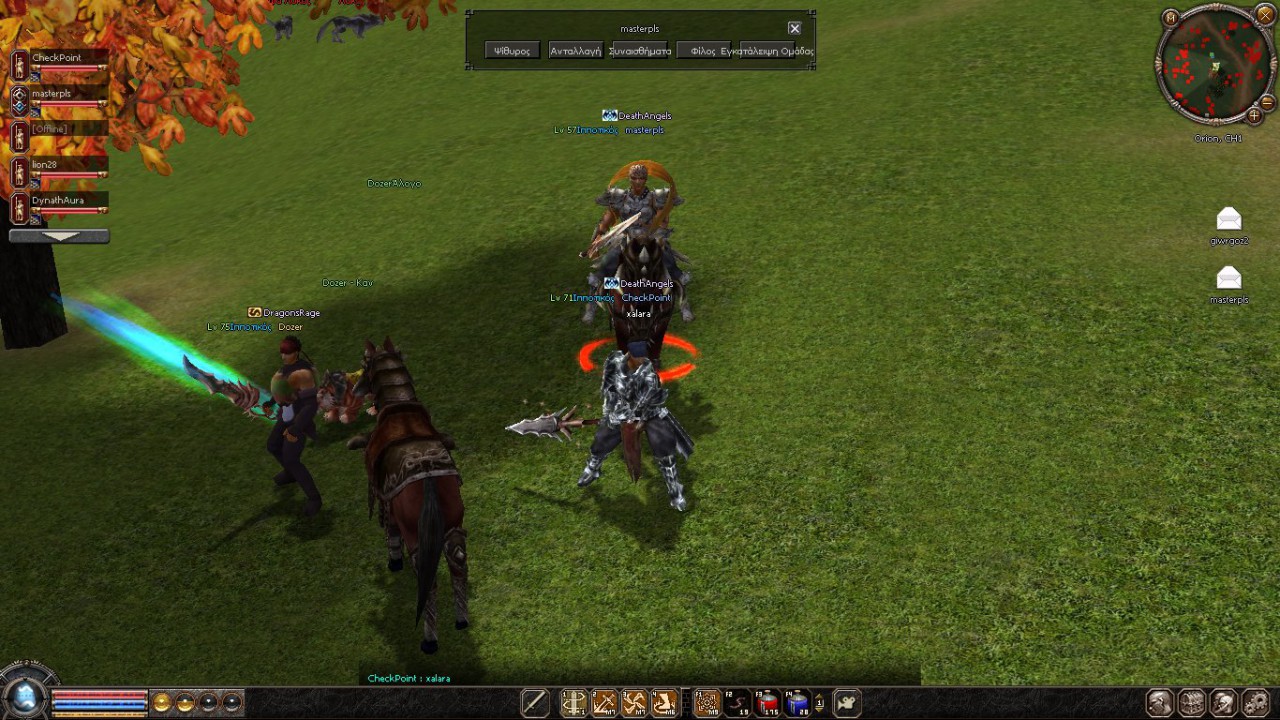Open the large map with the M button

tap(1171, 17)
